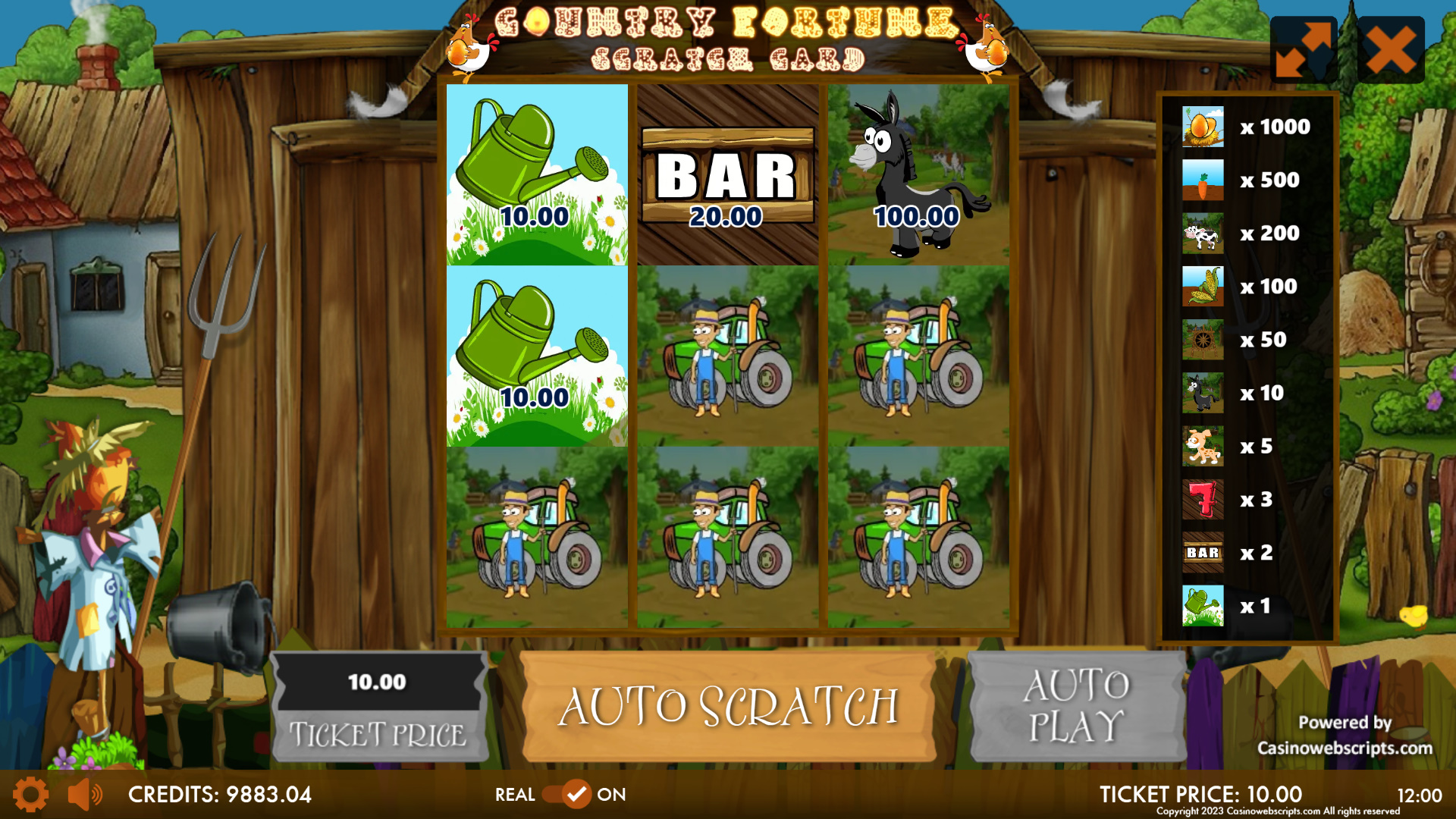The width and height of the screenshot is (1456, 819).
Task: Change the ticket price selector
Action: point(378,707)
